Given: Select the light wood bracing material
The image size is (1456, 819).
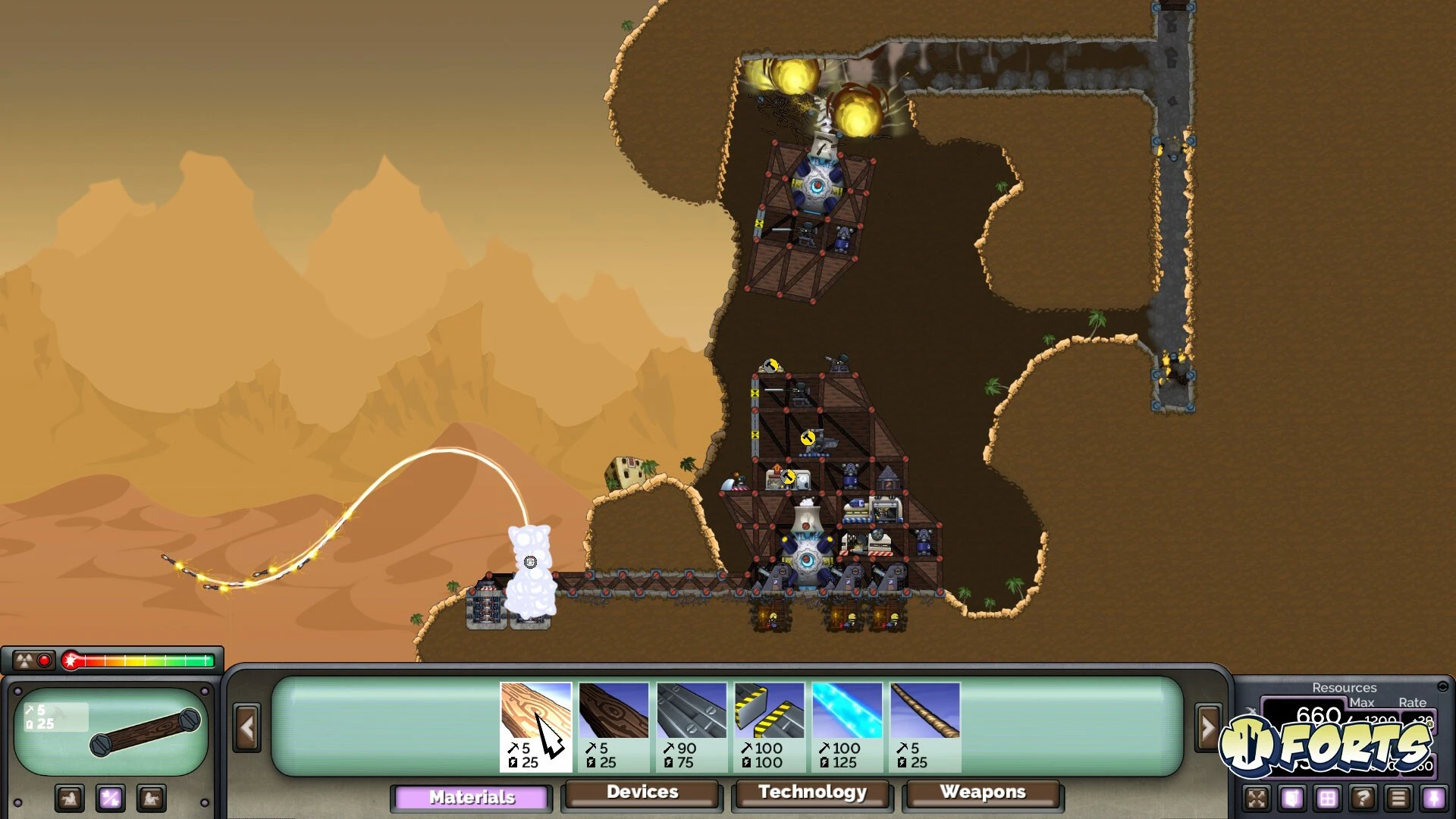Looking at the screenshot, I should pyautogui.click(x=535, y=726).
